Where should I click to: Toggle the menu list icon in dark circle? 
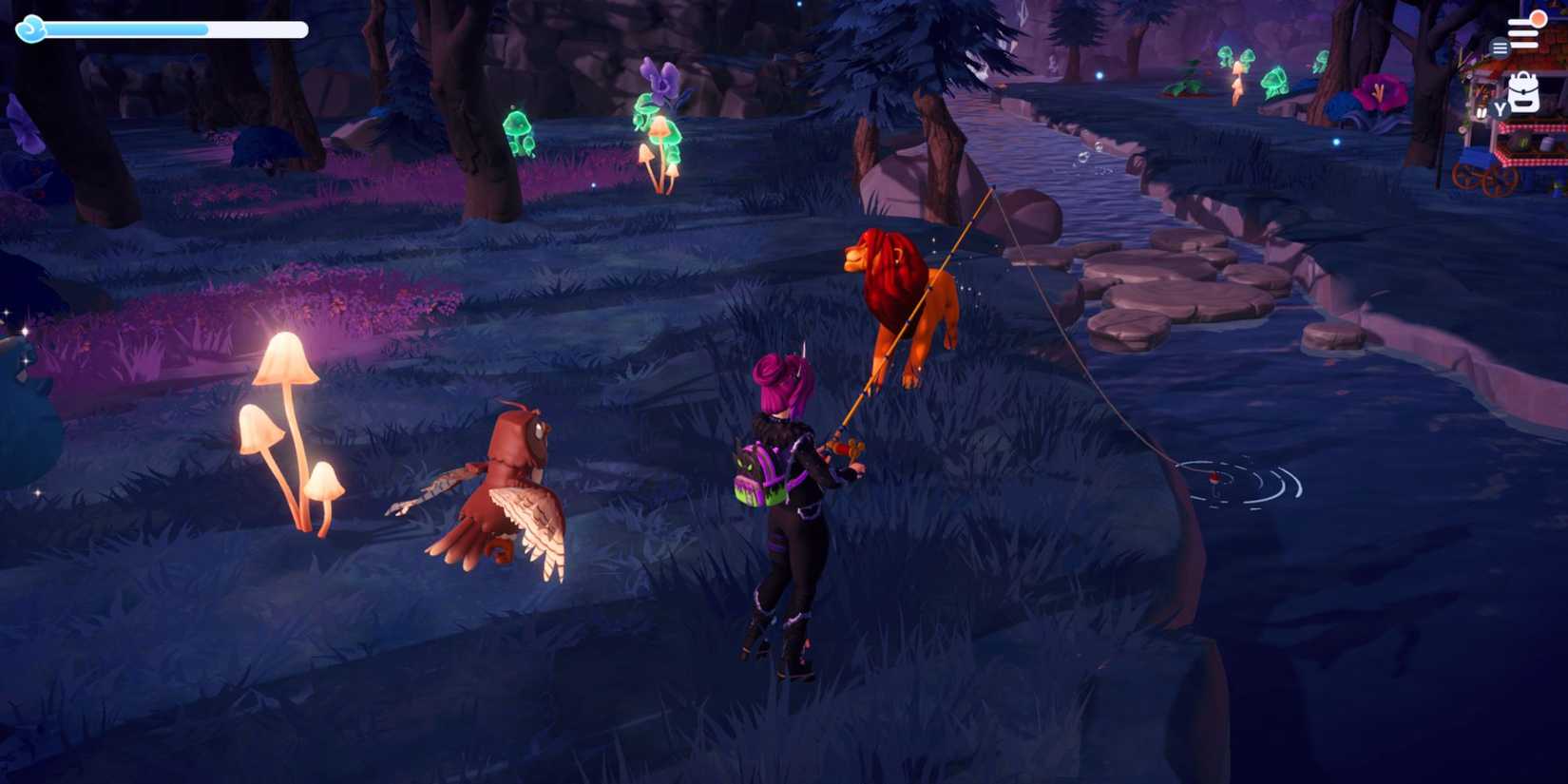pyautogui.click(x=1501, y=47)
